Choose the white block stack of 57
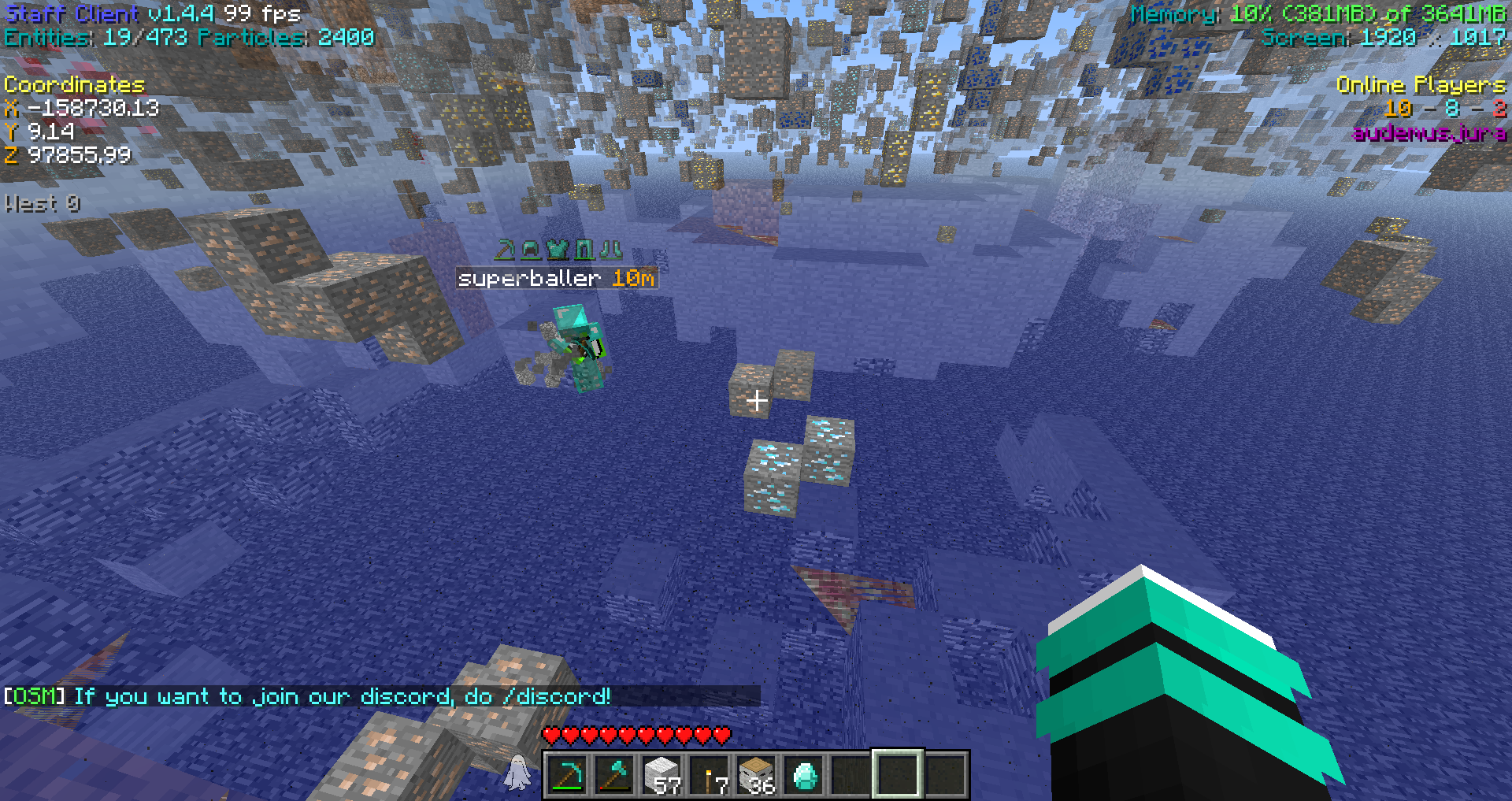 [x=661, y=775]
